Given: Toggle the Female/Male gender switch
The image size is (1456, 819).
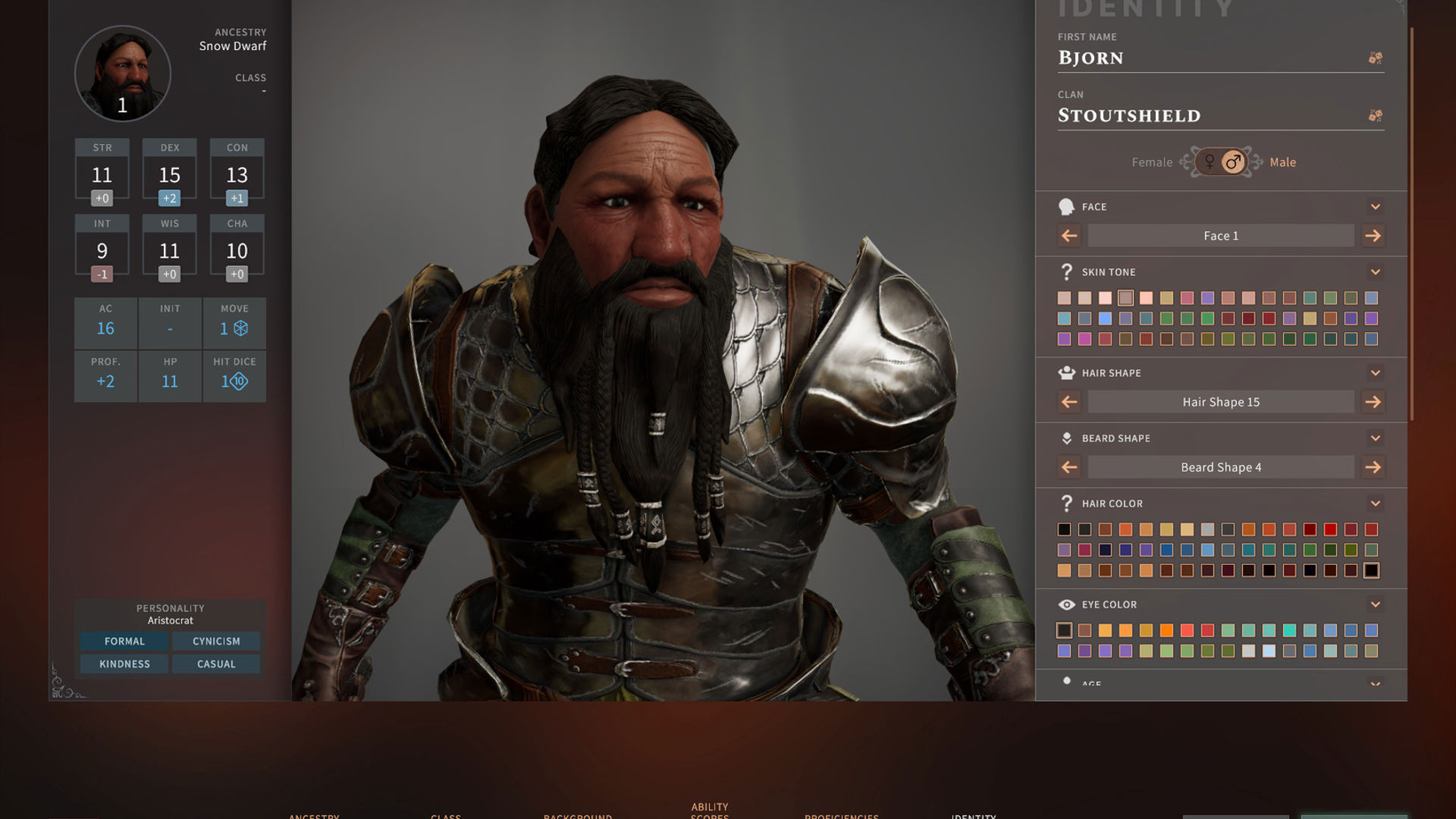Looking at the screenshot, I should [x=1221, y=162].
